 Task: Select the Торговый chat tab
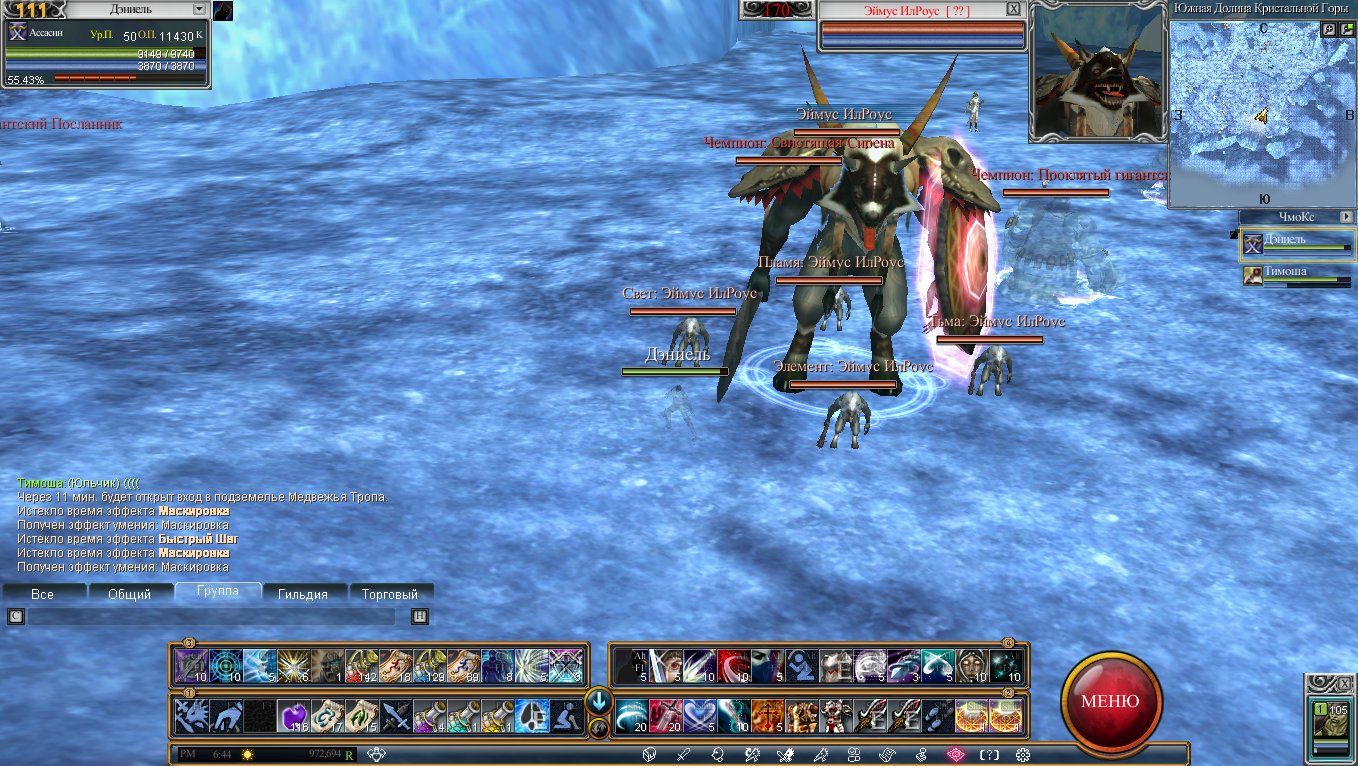(x=390, y=594)
